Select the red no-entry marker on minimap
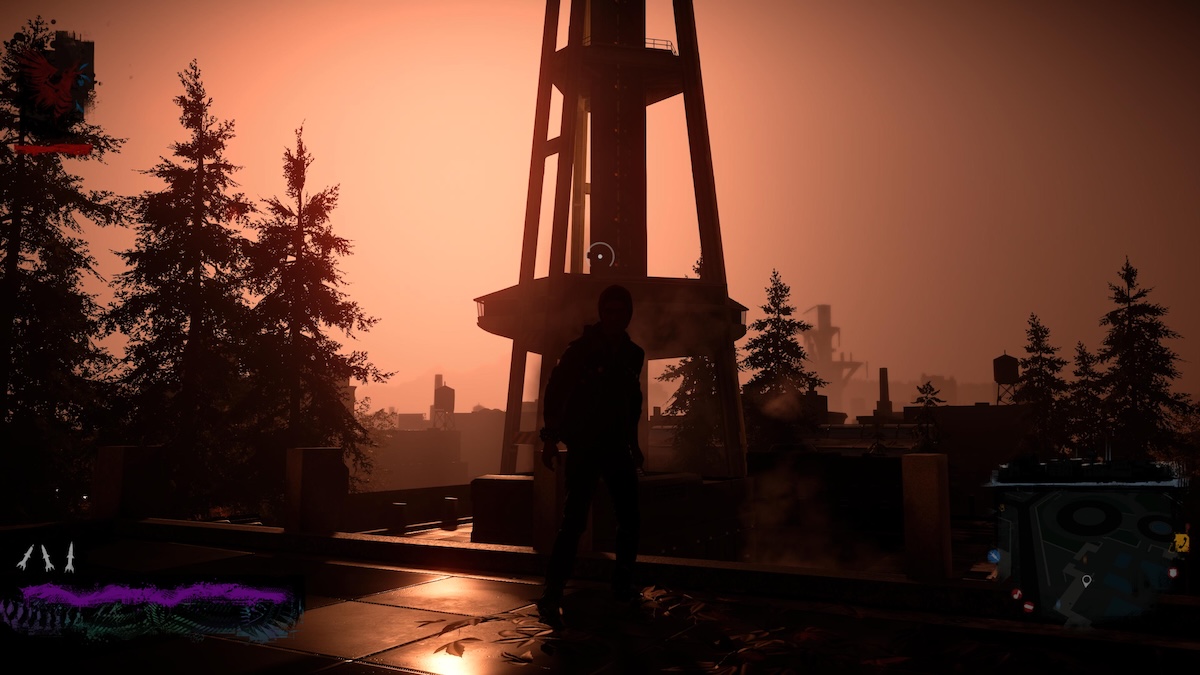This screenshot has height=675, width=1200. click(x=1029, y=606)
